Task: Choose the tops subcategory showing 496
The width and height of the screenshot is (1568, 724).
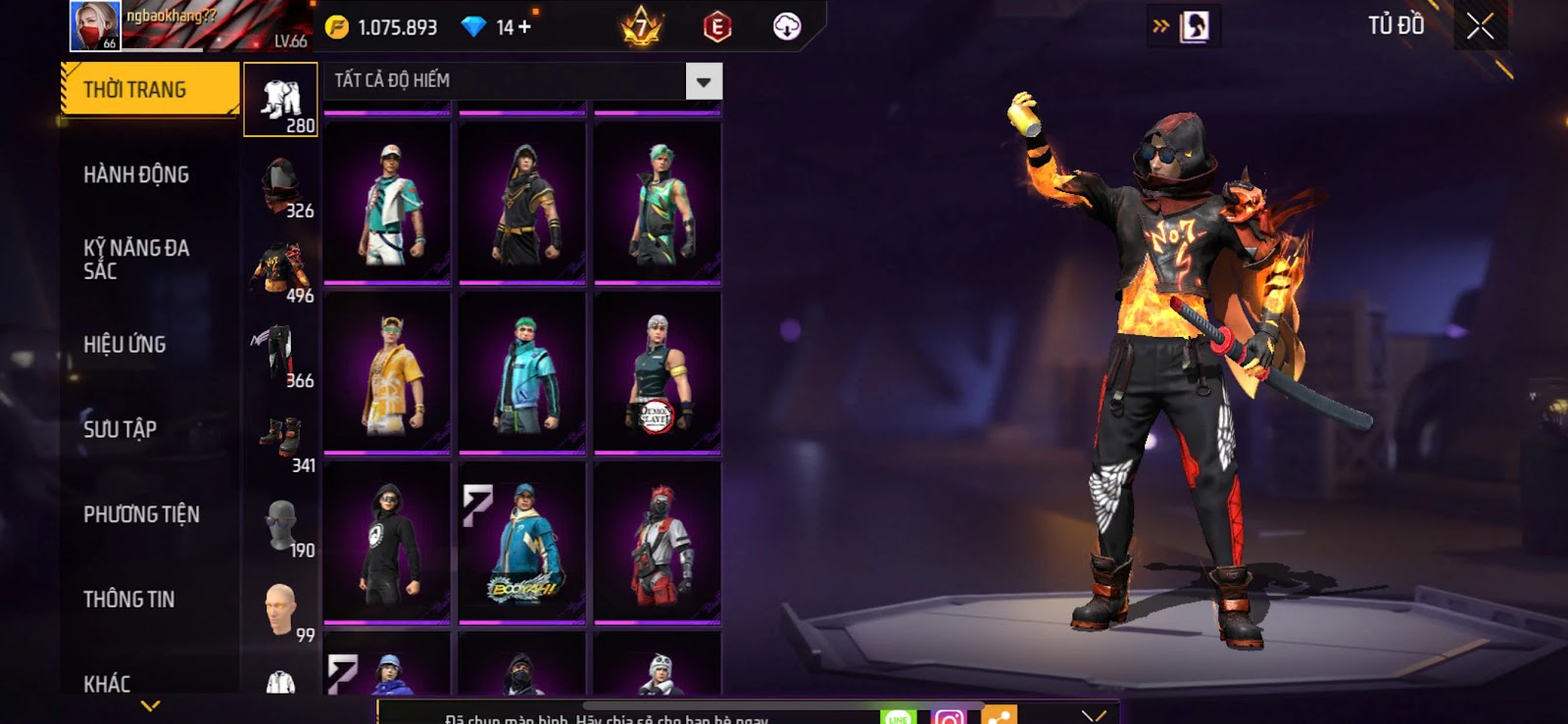Action: 281,271
